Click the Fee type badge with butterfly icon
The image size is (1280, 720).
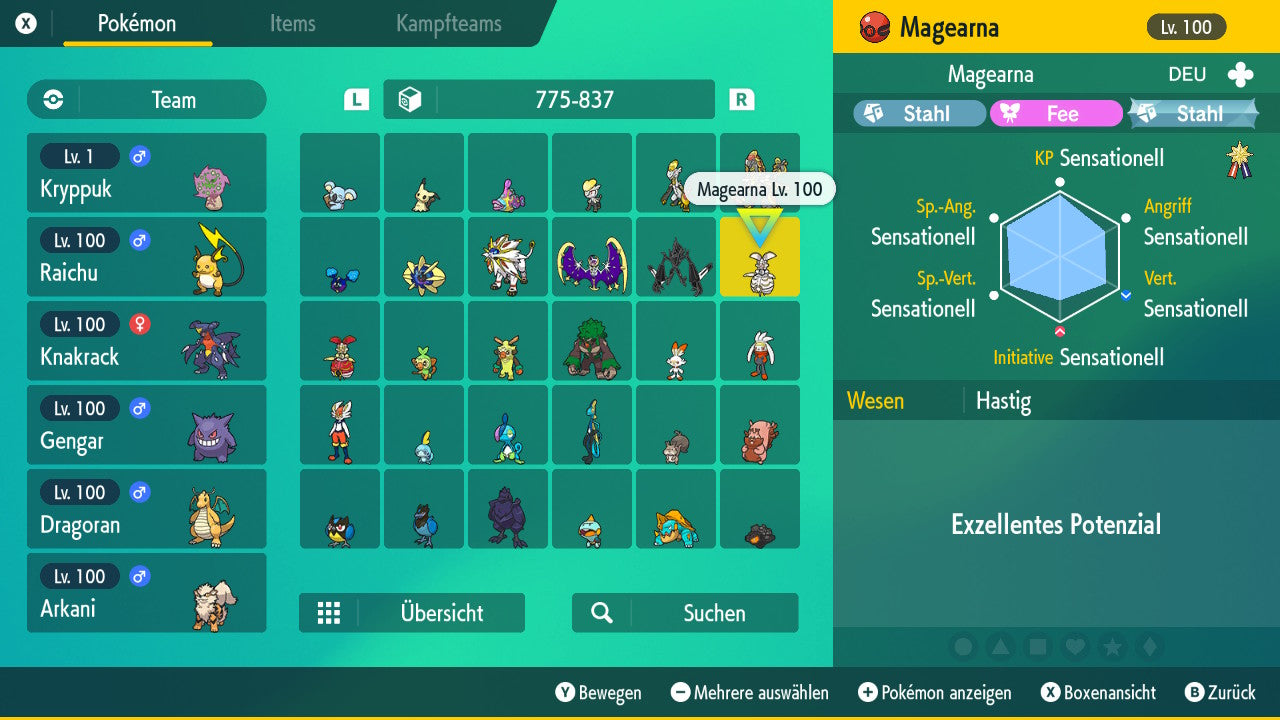pyautogui.click(x=1055, y=113)
